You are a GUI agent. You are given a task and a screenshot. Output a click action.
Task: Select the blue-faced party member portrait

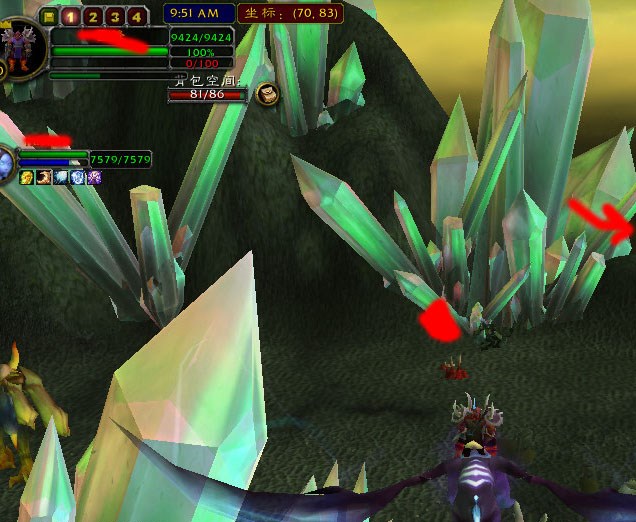(6, 161)
